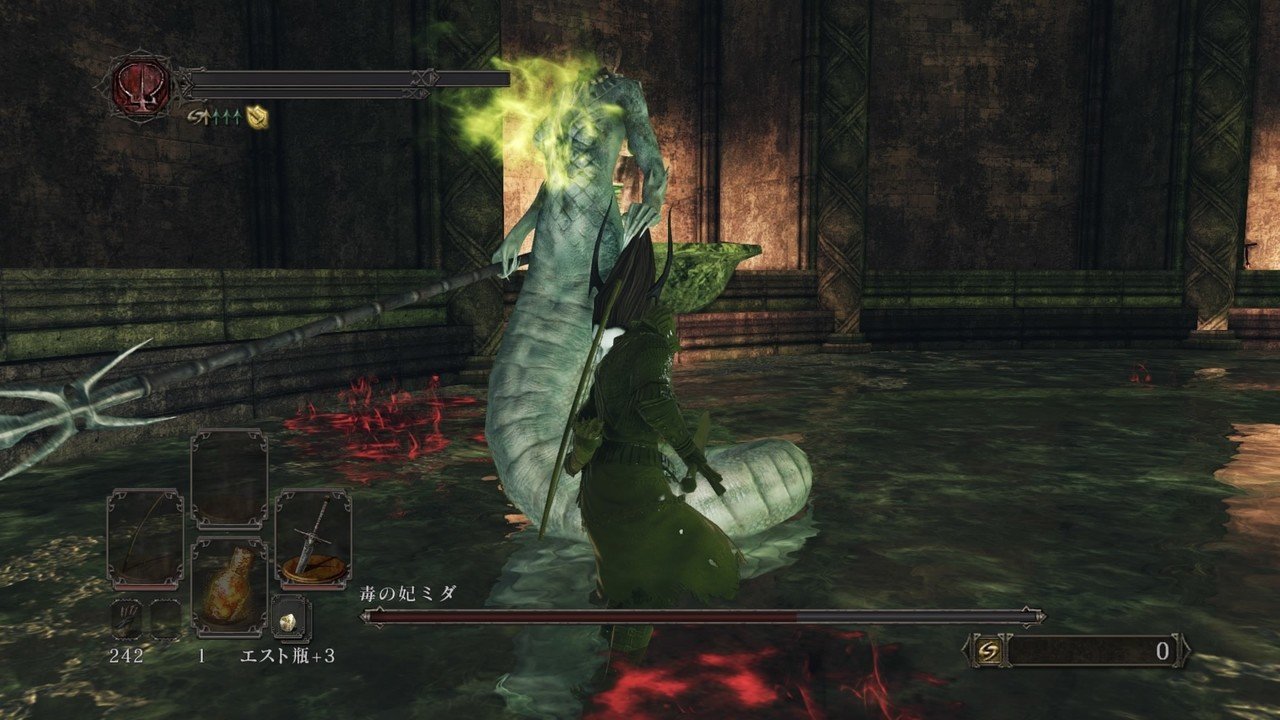Click the green stat-boost arrows buff icon

point(225,117)
